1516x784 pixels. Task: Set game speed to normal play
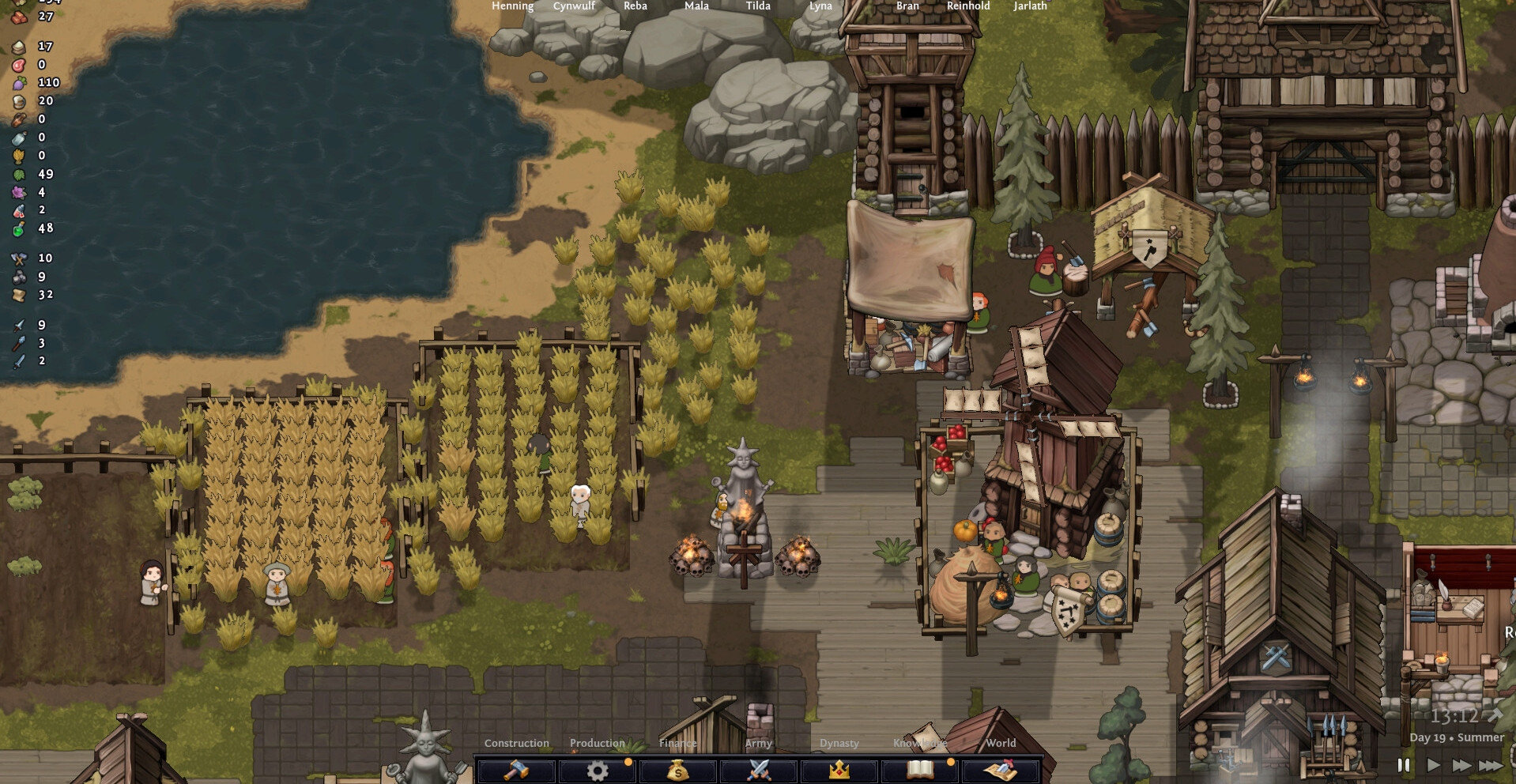click(1433, 765)
